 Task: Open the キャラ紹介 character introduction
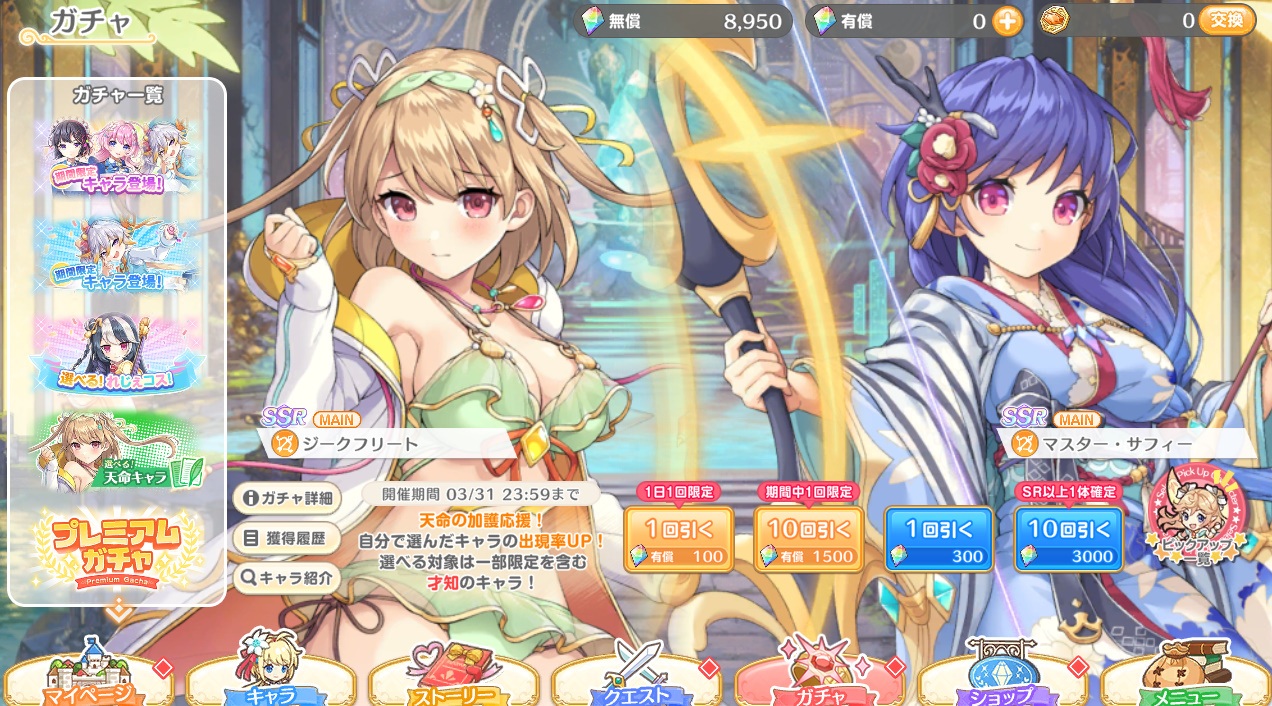point(286,577)
